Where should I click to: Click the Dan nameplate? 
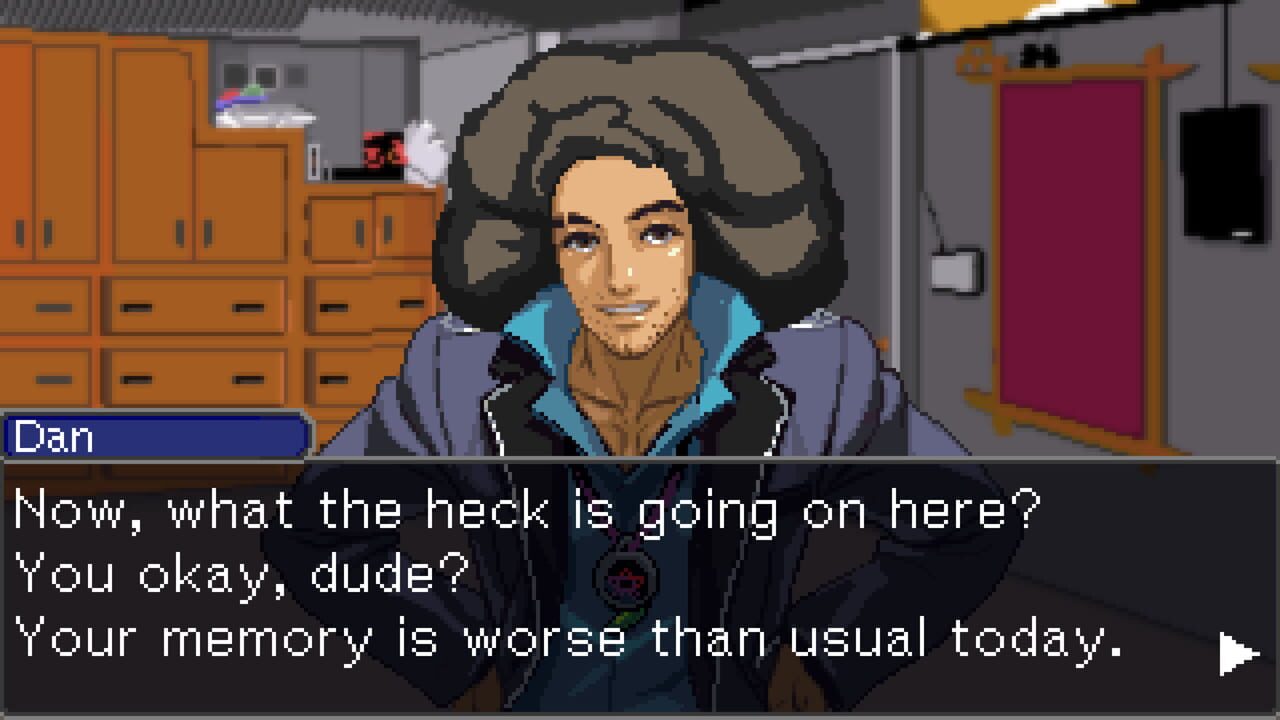tap(155, 437)
